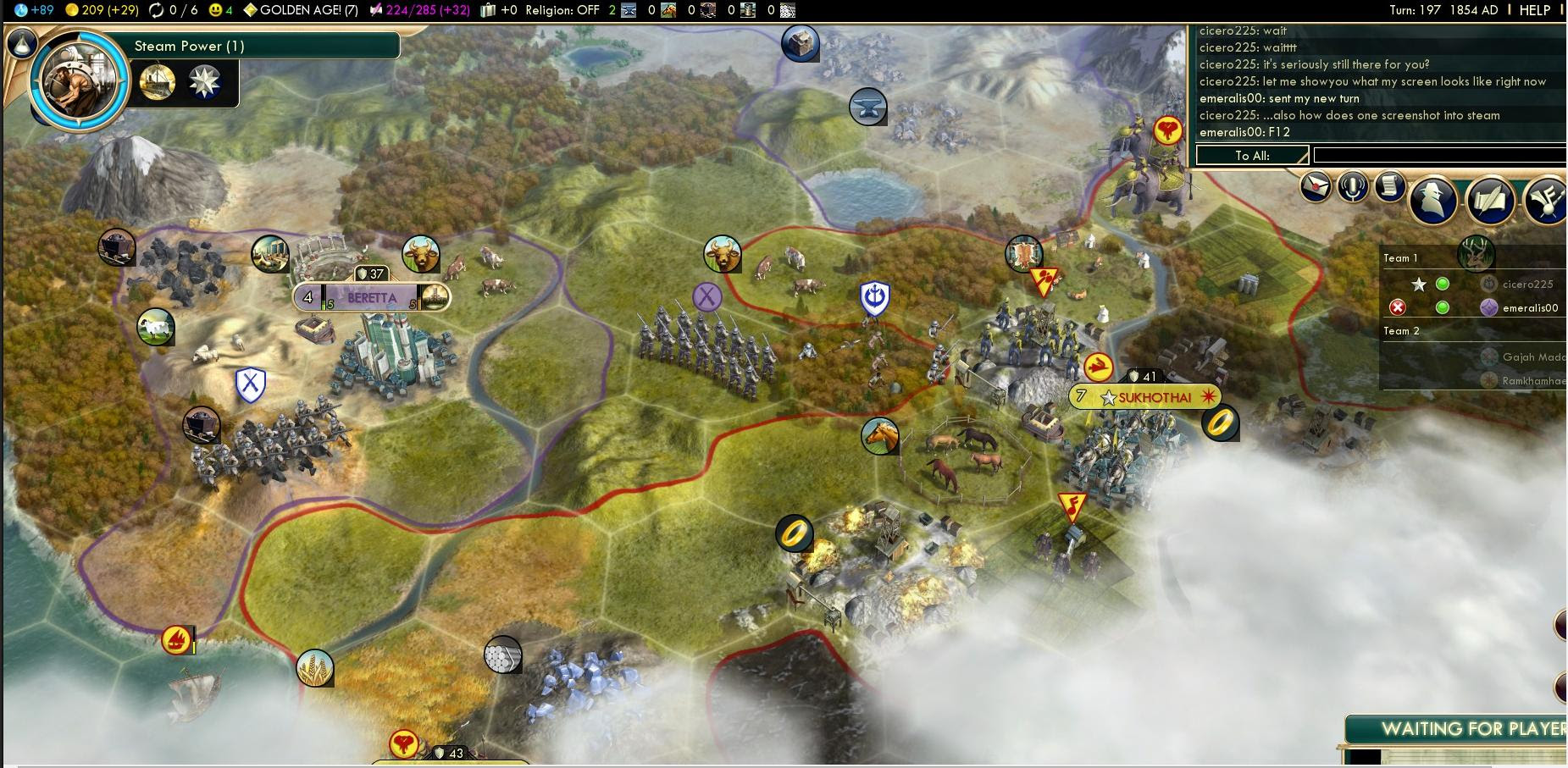The height and width of the screenshot is (768, 1568).
Task: Click the Golden Age diamond icon
Action: 250,11
